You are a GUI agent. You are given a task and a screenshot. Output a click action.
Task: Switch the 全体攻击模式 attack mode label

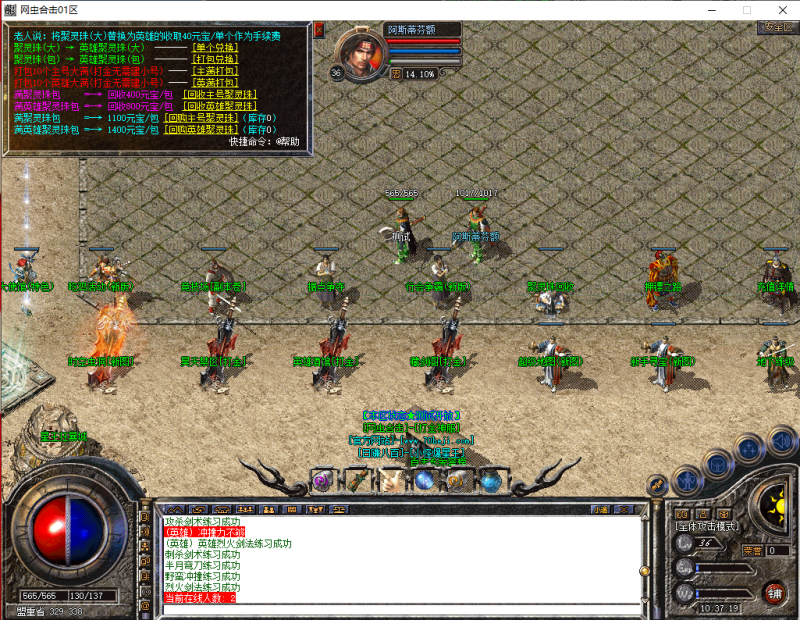706,526
